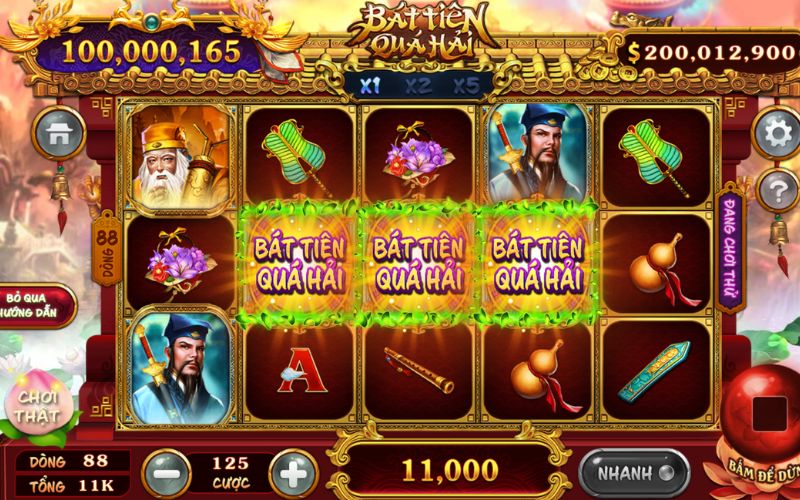The width and height of the screenshot is (800, 500).
Task: Decrease the bet with the minus button
Action: point(166,472)
